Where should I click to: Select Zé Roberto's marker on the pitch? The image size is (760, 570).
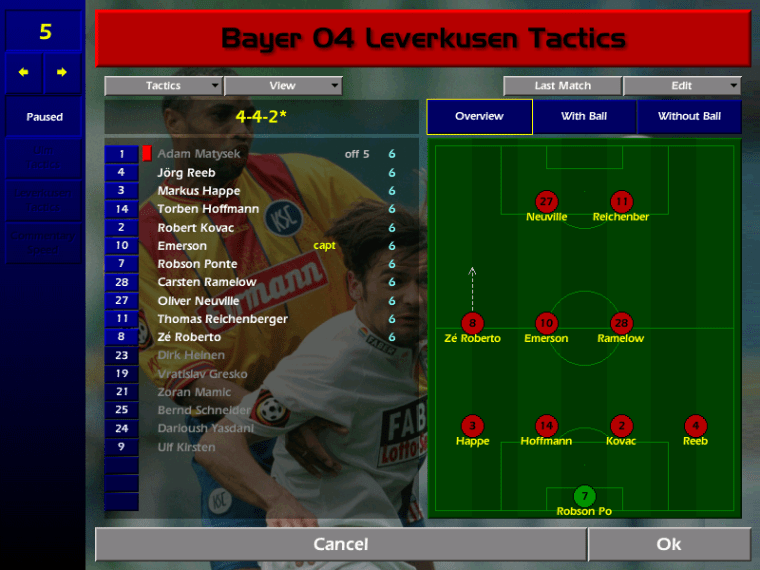[x=472, y=324]
